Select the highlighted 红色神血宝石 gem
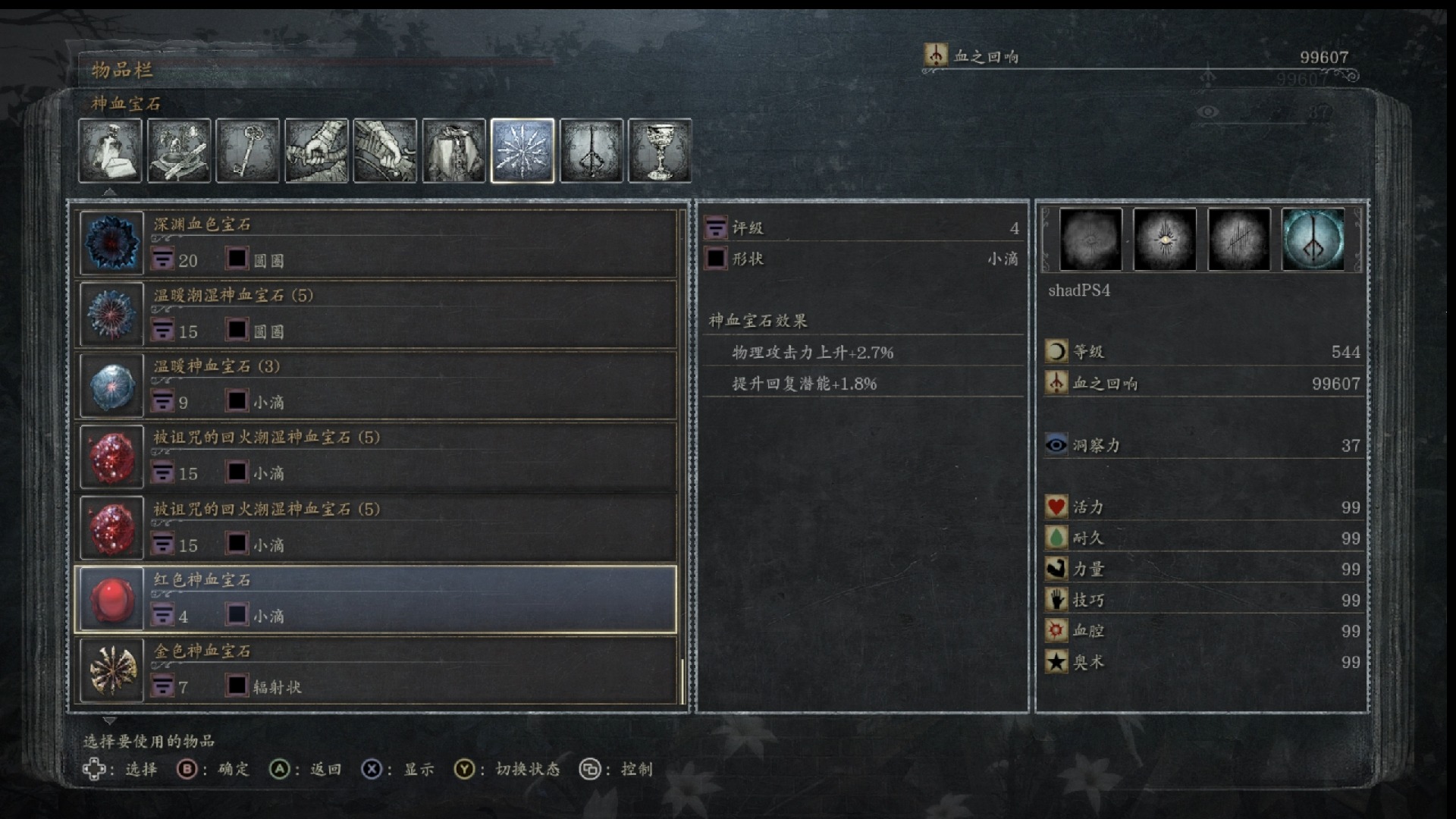The height and width of the screenshot is (819, 1456). coord(377,599)
